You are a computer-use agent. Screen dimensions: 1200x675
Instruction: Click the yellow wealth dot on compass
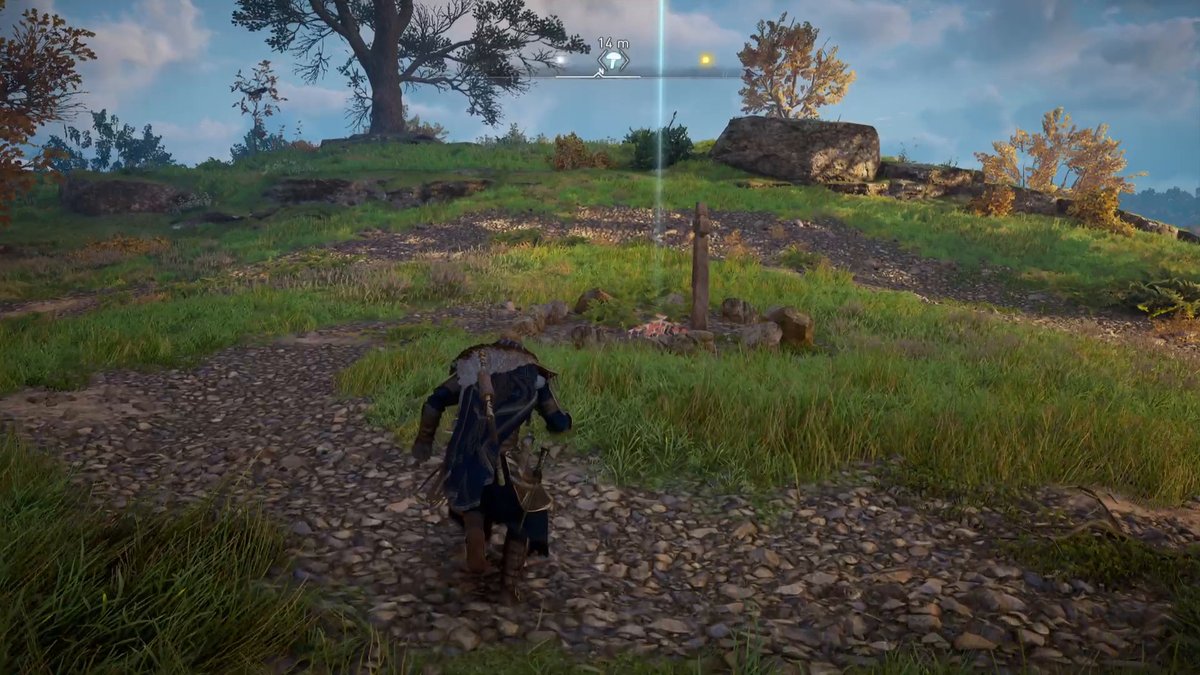click(705, 60)
